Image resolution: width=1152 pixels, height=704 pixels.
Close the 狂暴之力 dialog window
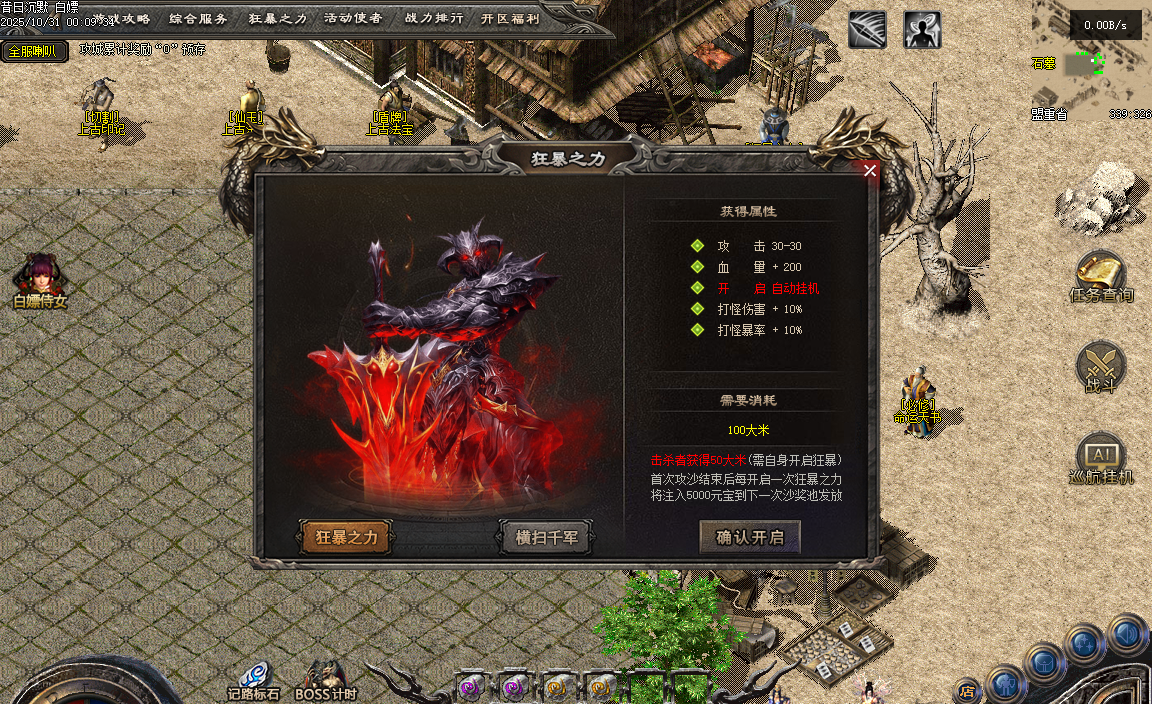coord(870,171)
